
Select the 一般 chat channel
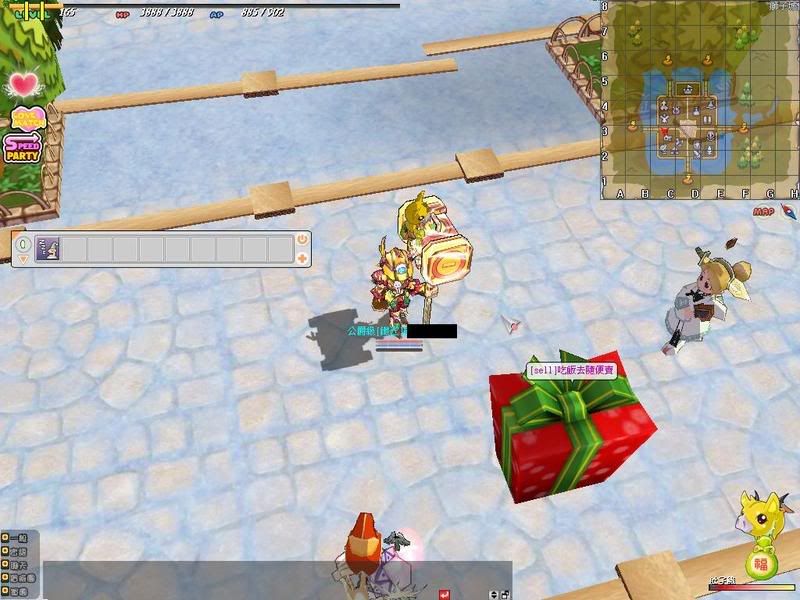(x=20, y=538)
